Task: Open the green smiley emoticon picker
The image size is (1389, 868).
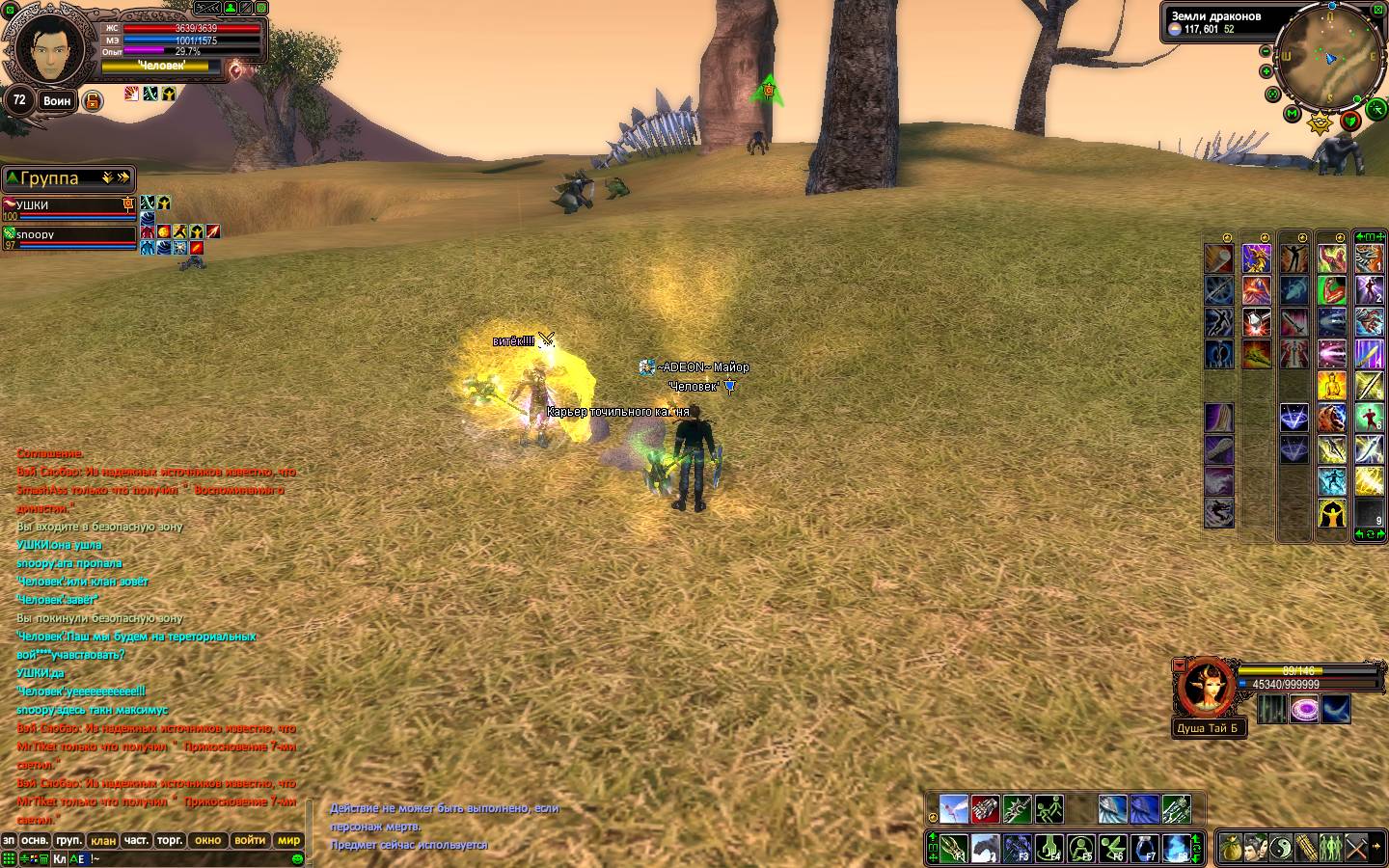Action: pos(297,857)
